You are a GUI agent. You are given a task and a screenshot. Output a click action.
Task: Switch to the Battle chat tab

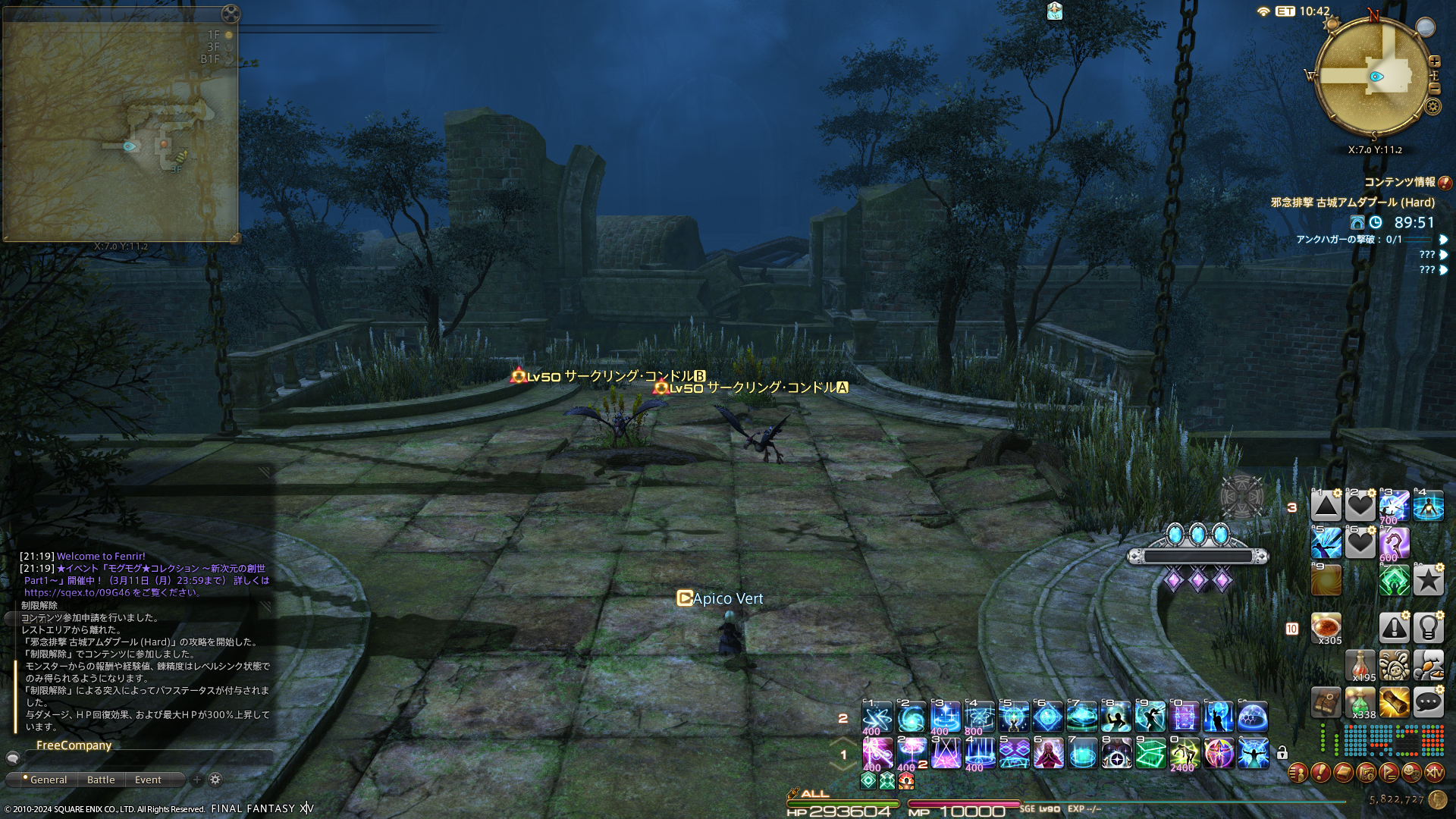coord(101,780)
